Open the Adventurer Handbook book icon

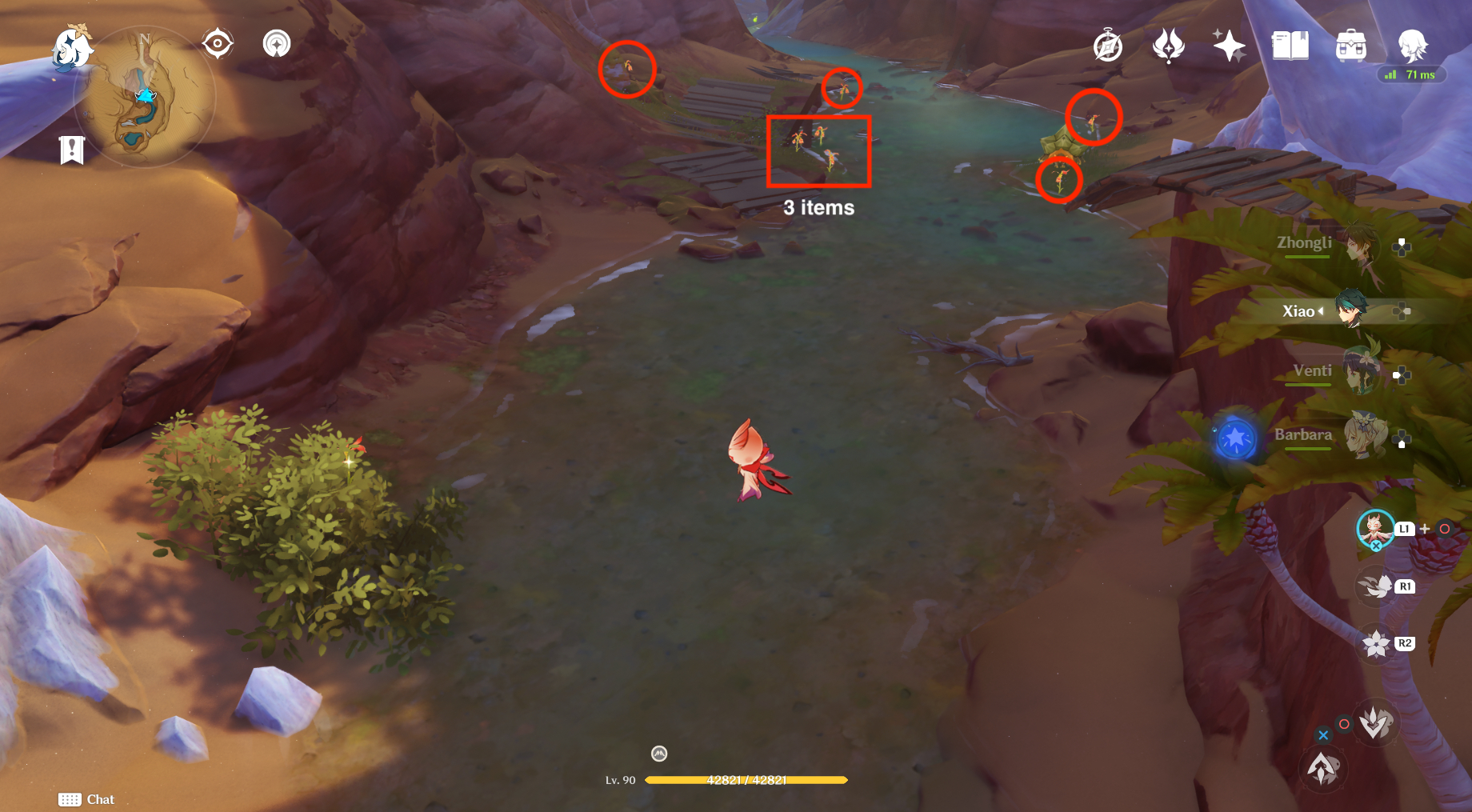[1290, 46]
